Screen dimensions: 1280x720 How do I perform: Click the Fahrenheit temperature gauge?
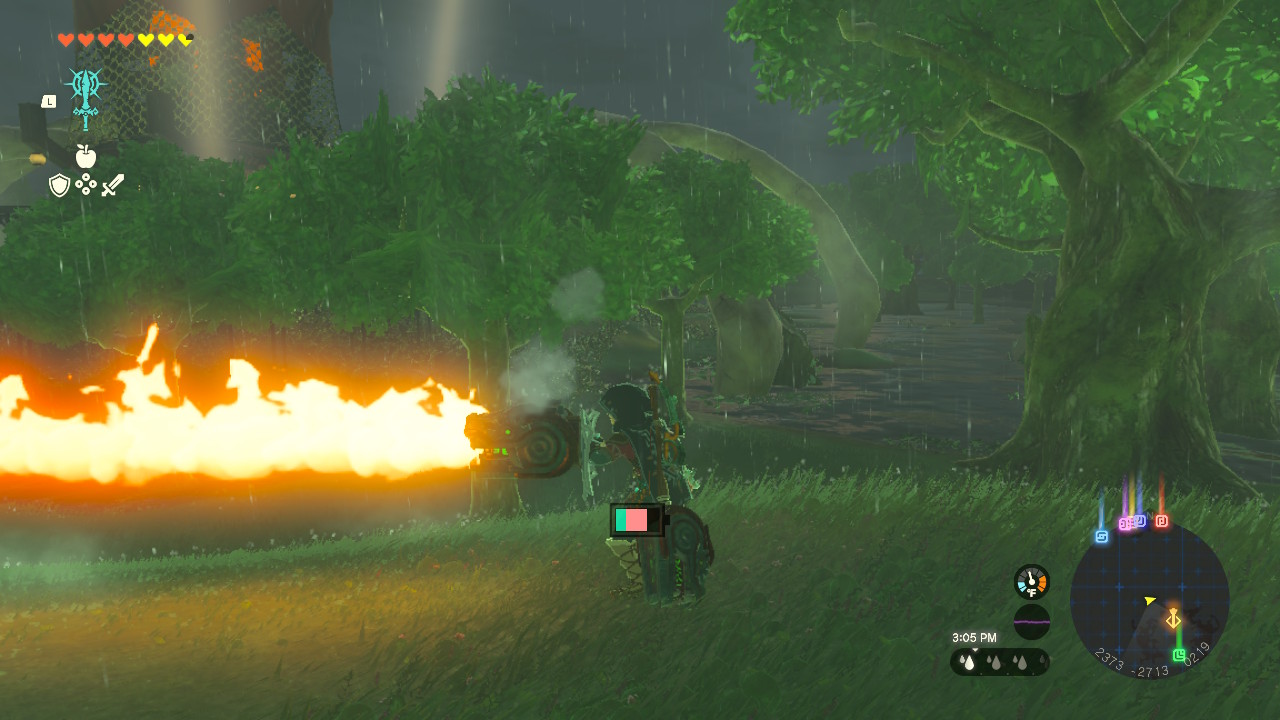tap(1030, 581)
